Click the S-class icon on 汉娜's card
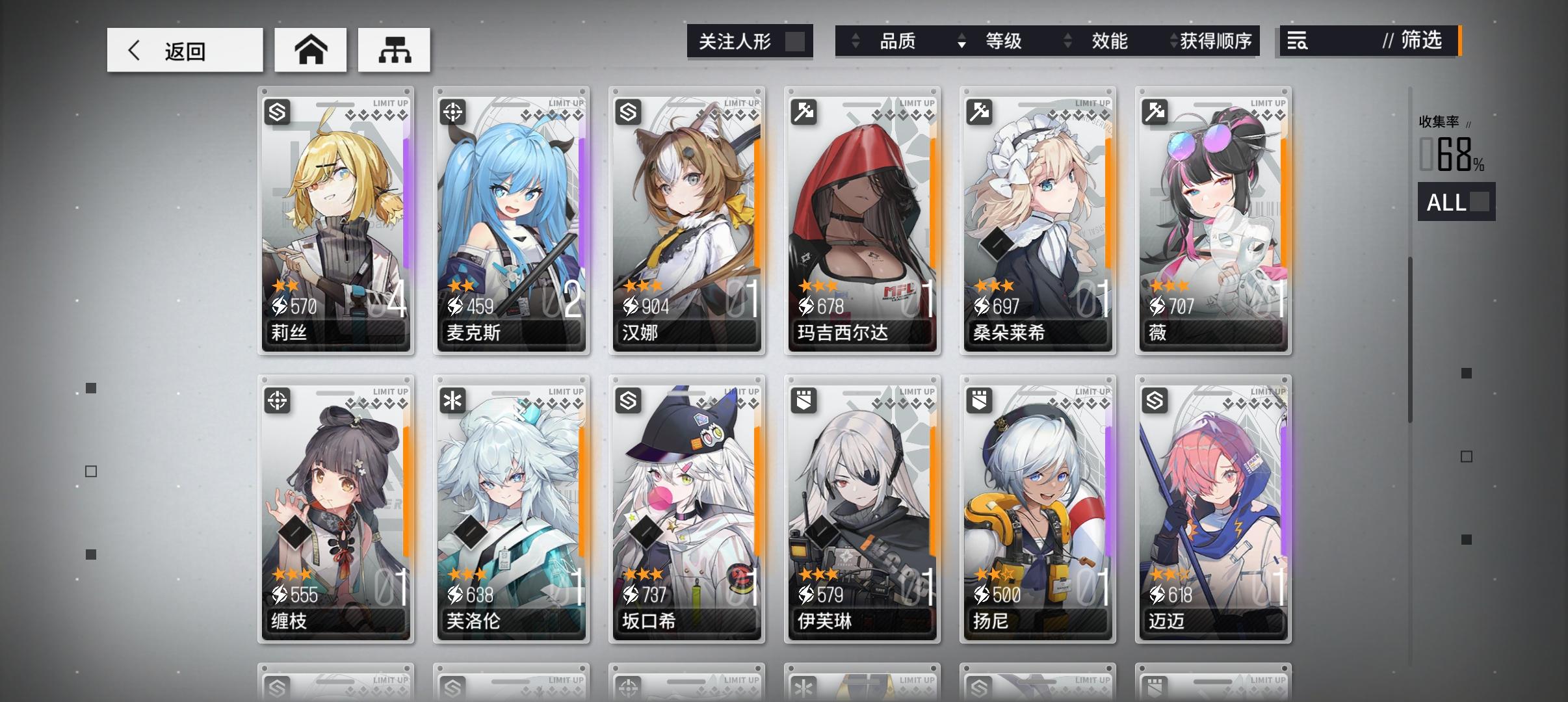The height and width of the screenshot is (702, 1568). click(629, 112)
